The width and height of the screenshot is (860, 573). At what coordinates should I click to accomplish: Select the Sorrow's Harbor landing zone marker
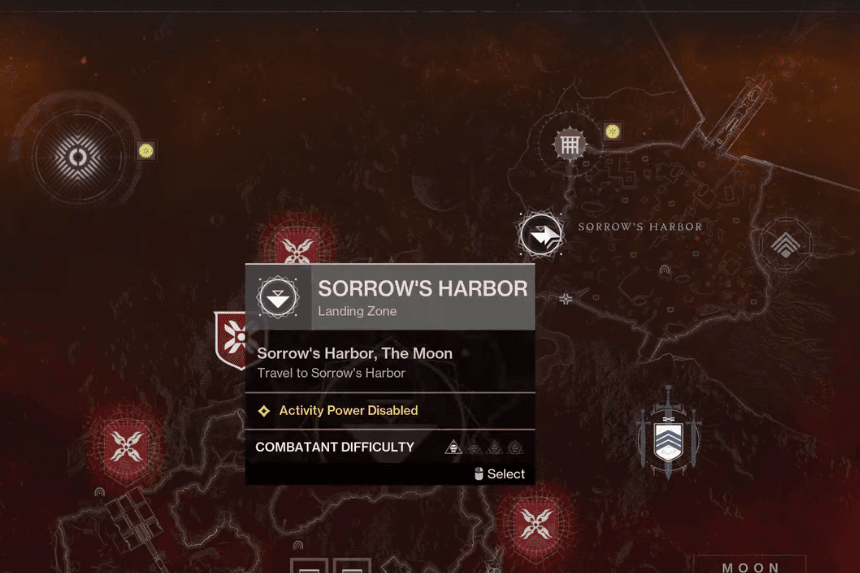point(541,234)
